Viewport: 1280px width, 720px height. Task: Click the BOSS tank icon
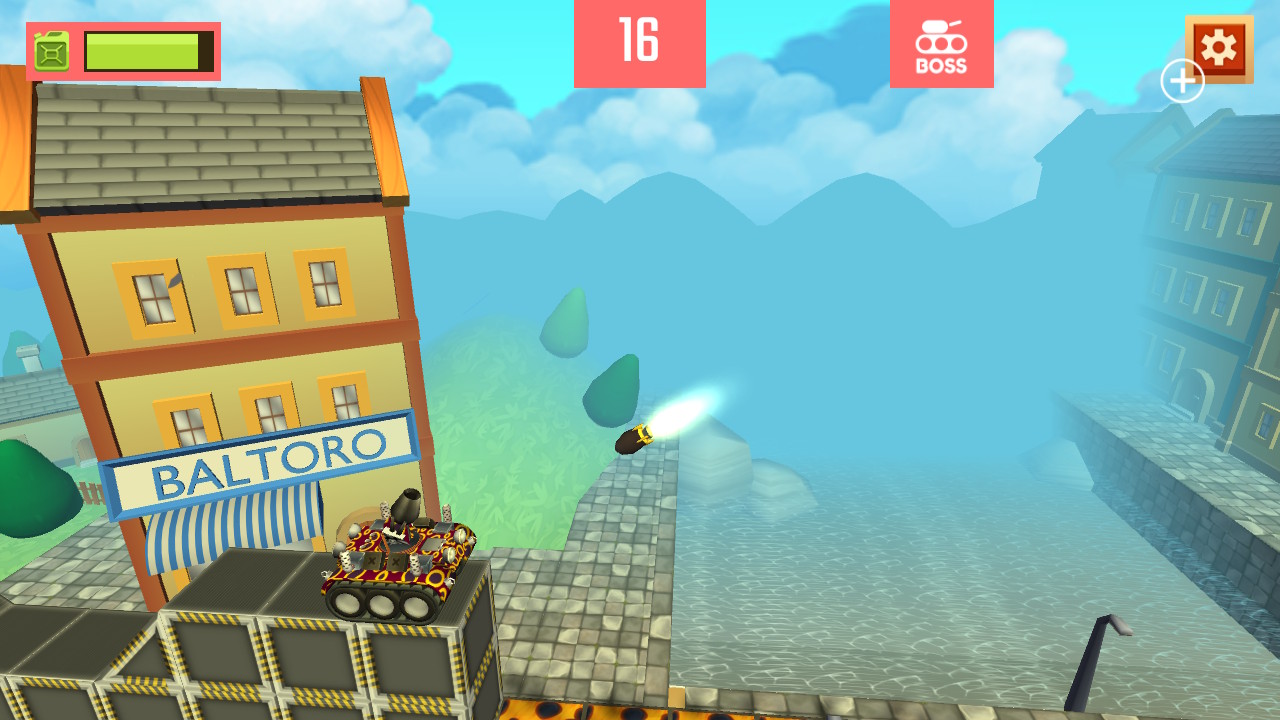941,35
